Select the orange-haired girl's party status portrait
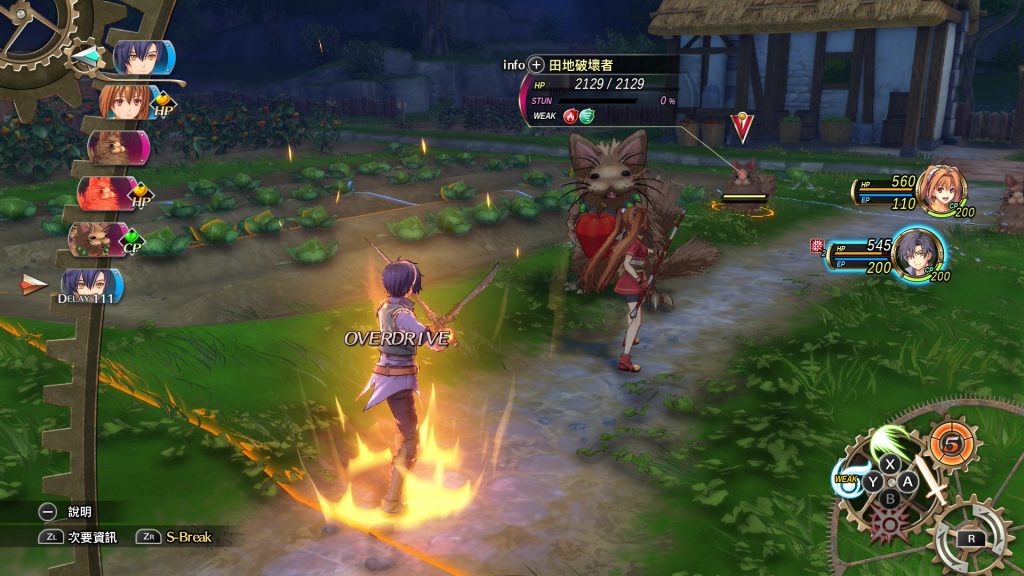The image size is (1024, 576). point(941,190)
